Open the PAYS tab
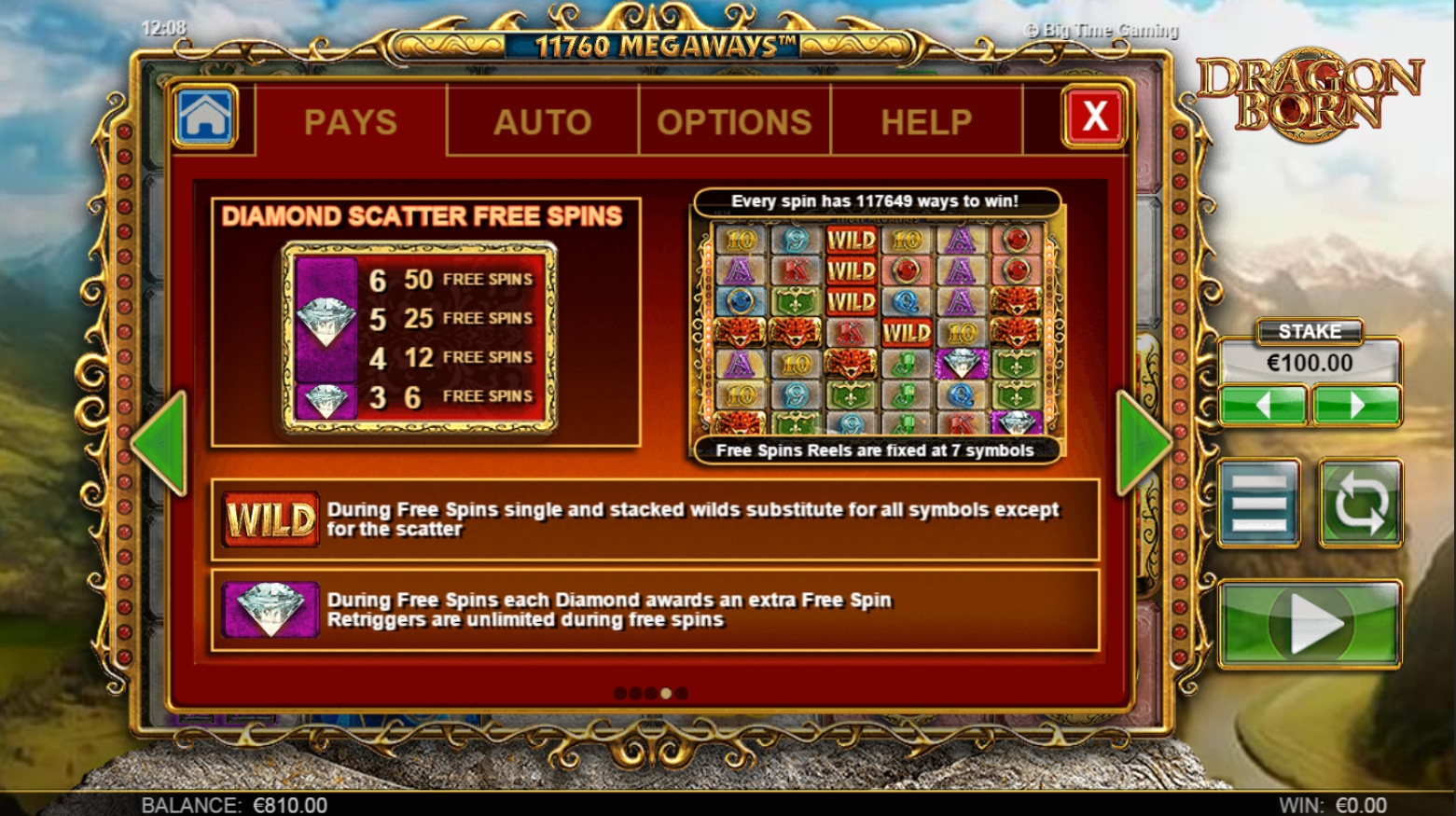This screenshot has height=816, width=1456. (x=351, y=122)
